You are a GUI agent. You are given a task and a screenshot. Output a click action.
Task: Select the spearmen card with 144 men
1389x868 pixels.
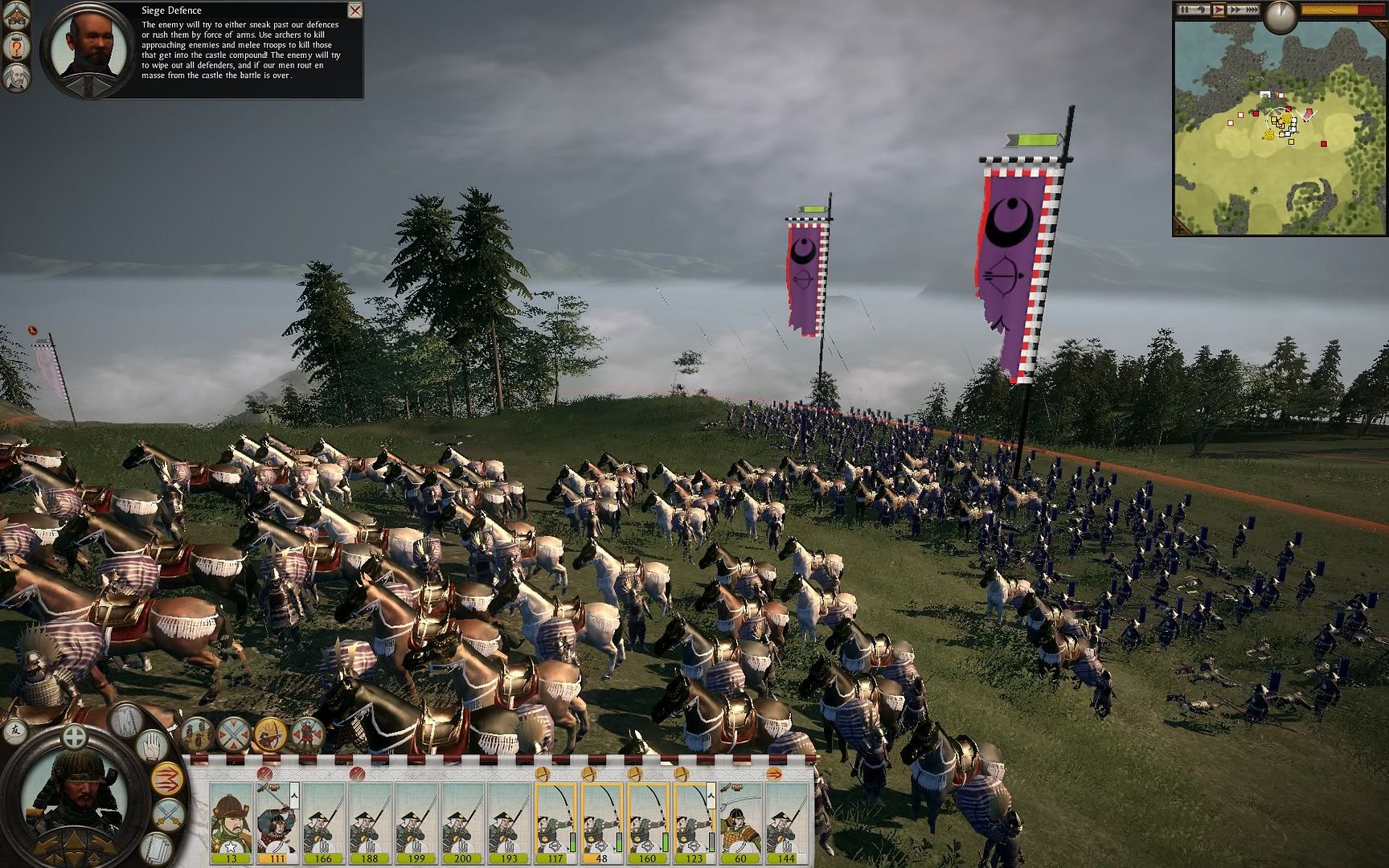click(786, 820)
